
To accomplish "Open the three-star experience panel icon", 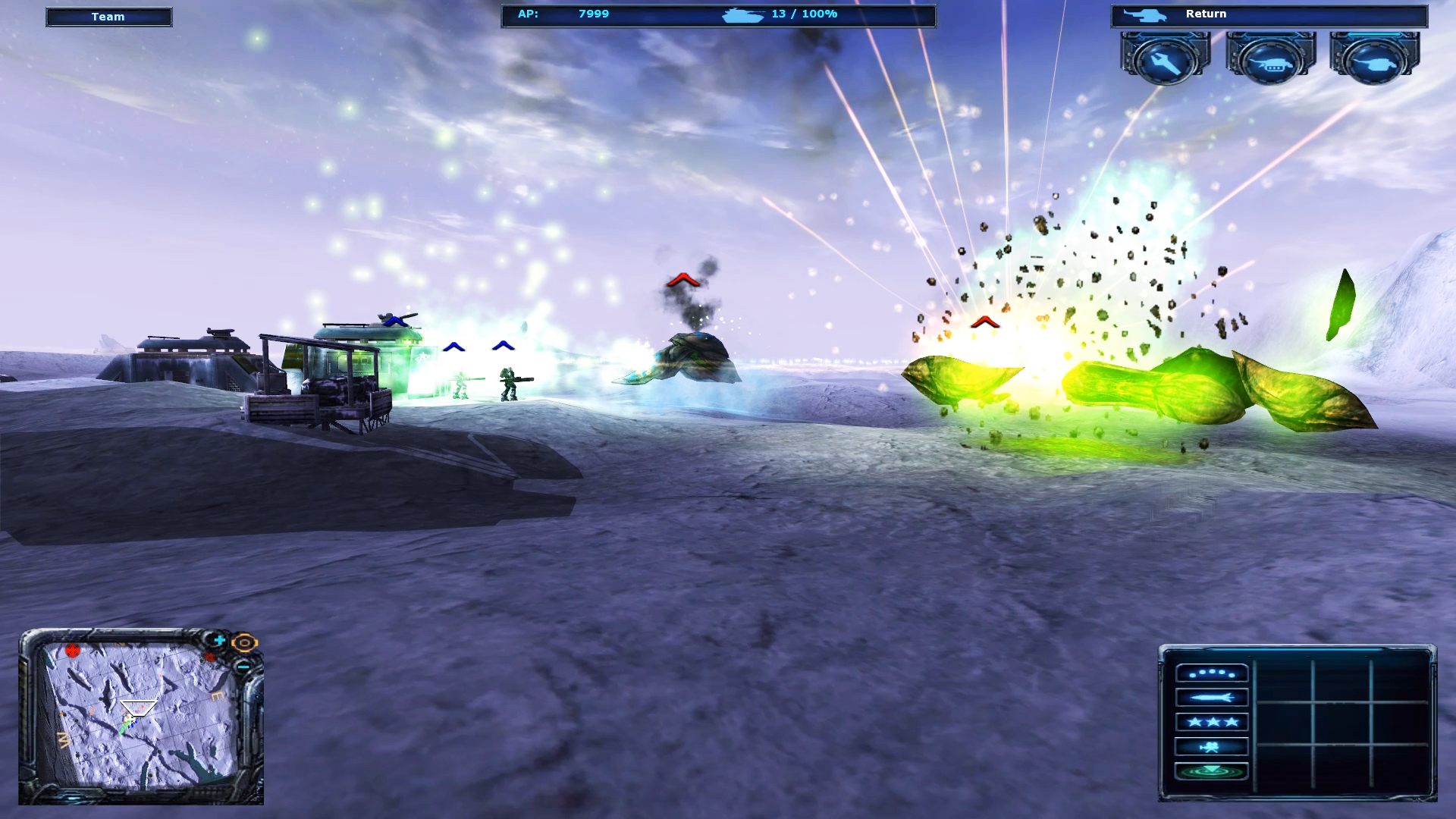I will point(1212,723).
